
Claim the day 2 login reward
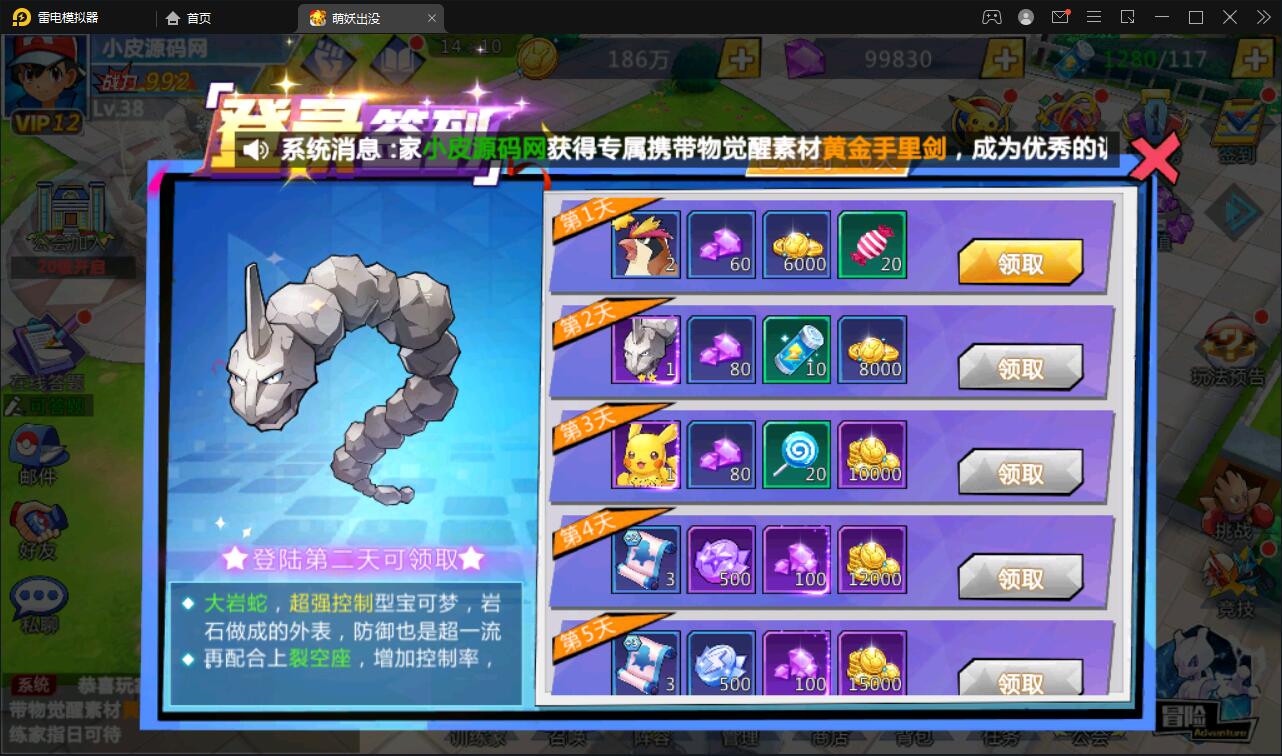tap(1021, 367)
